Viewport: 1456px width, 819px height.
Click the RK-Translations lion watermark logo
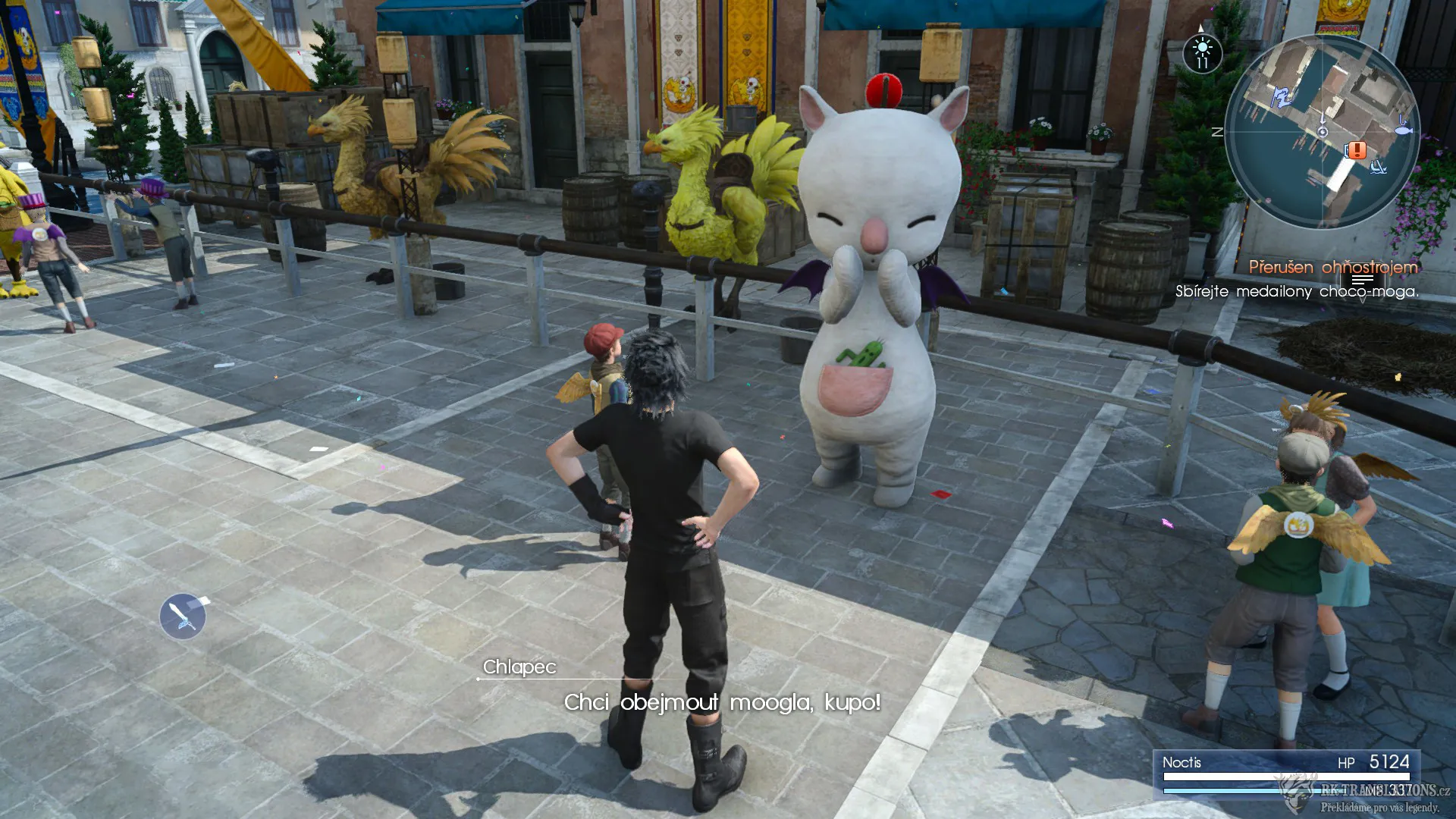pyautogui.click(x=1296, y=794)
